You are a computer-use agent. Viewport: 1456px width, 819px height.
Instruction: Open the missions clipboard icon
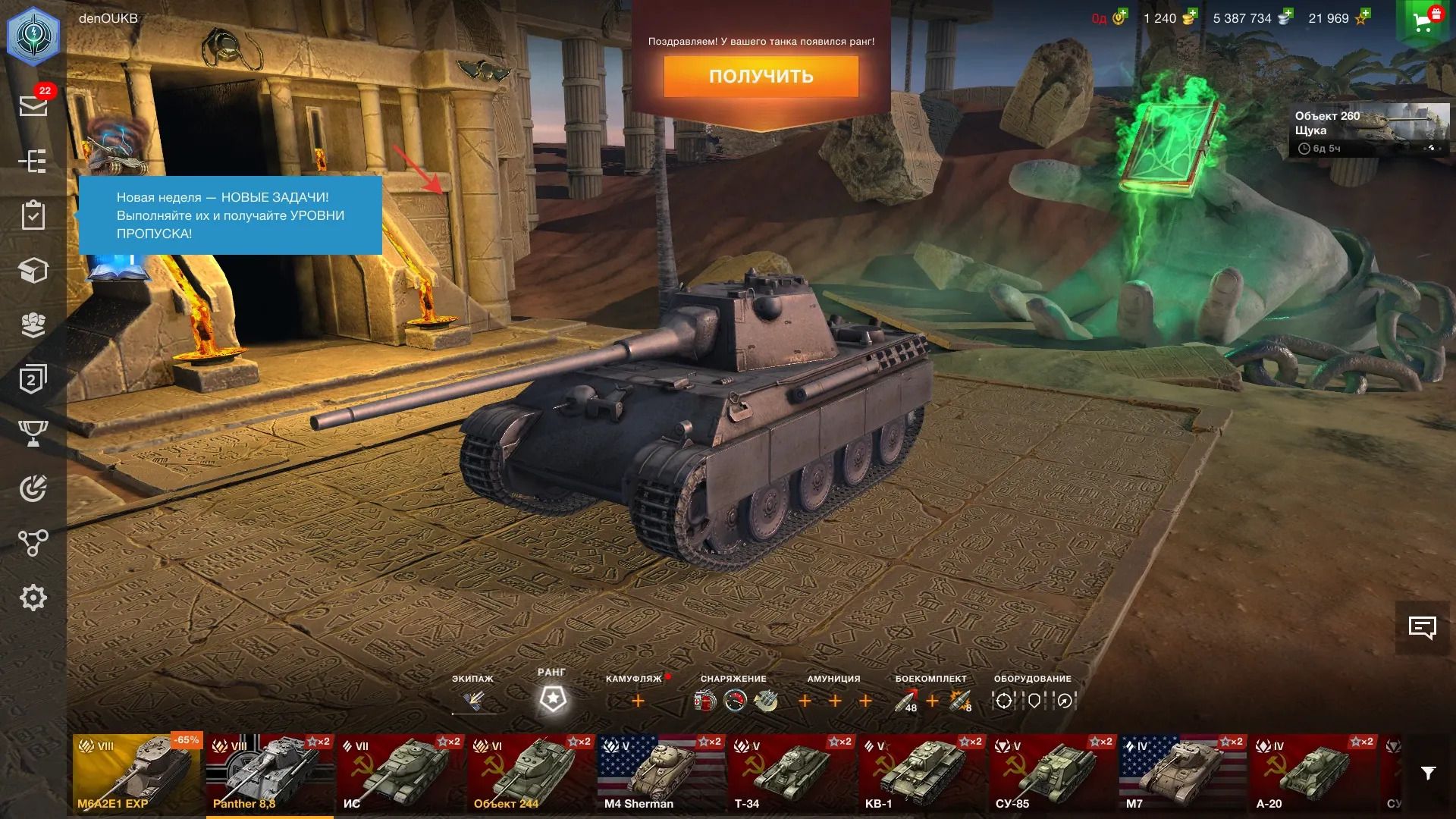33,215
